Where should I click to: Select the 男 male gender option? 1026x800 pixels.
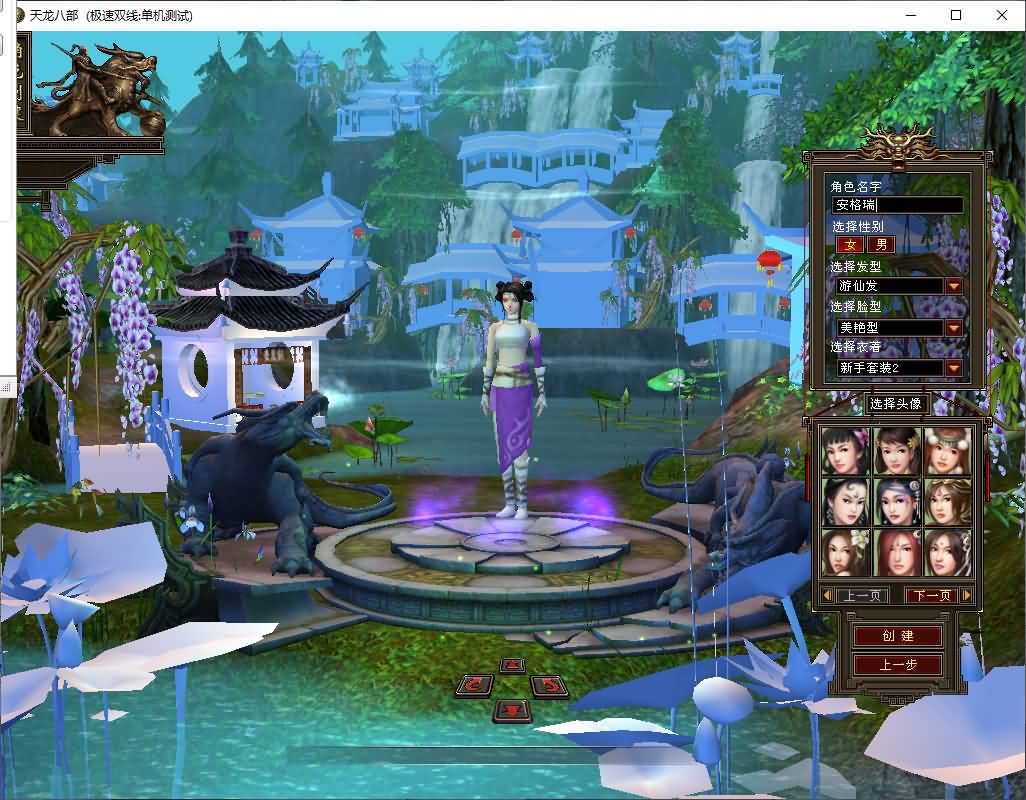880,245
